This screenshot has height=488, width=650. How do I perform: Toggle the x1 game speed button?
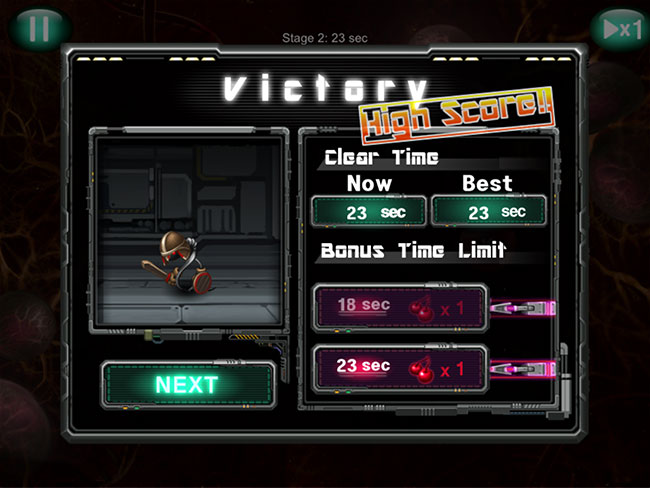coord(617,28)
